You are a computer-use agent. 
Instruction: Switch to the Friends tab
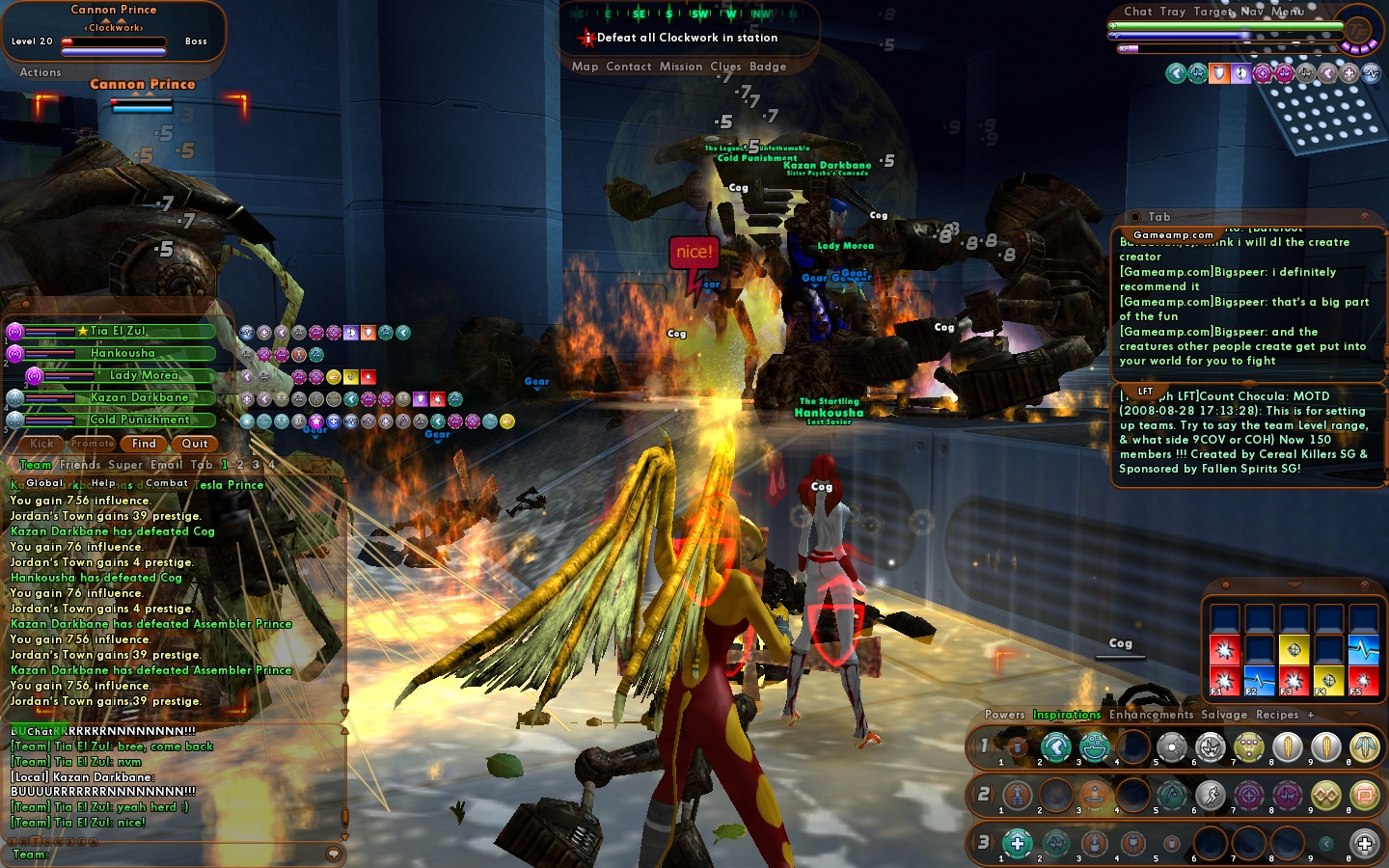pyautogui.click(x=80, y=465)
